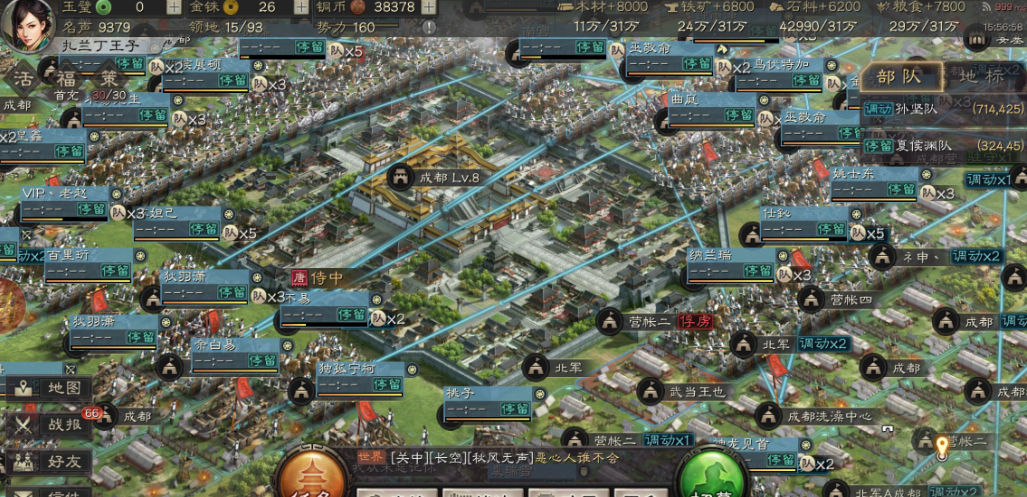Open the green 招募 recruit button
1027x497 pixels.
716,478
